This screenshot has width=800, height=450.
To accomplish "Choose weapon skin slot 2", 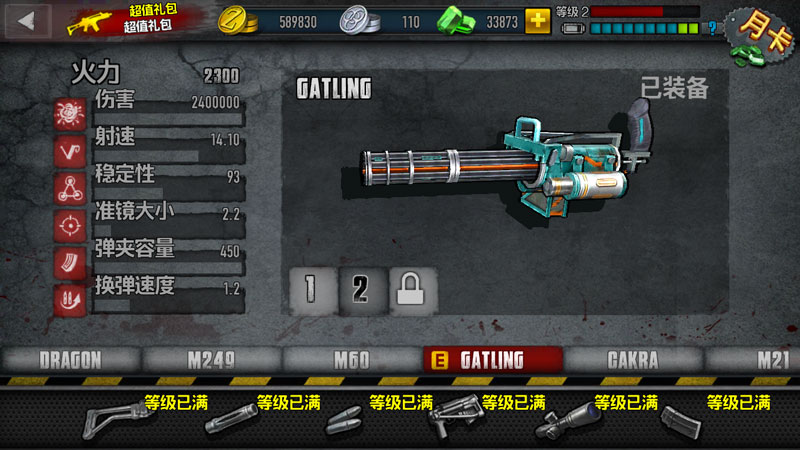I will point(361,288).
